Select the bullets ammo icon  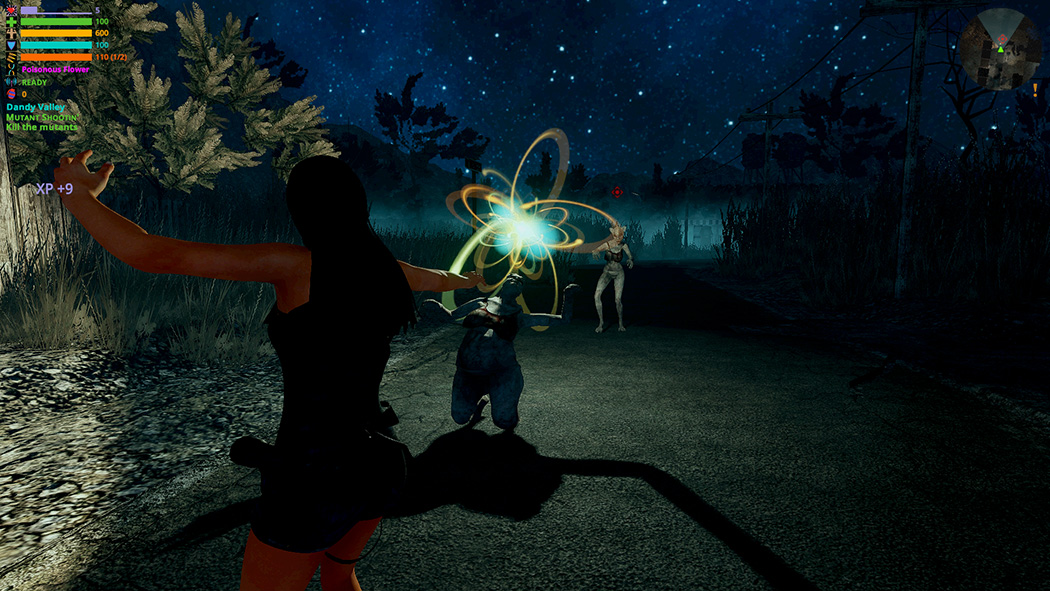tap(11, 57)
